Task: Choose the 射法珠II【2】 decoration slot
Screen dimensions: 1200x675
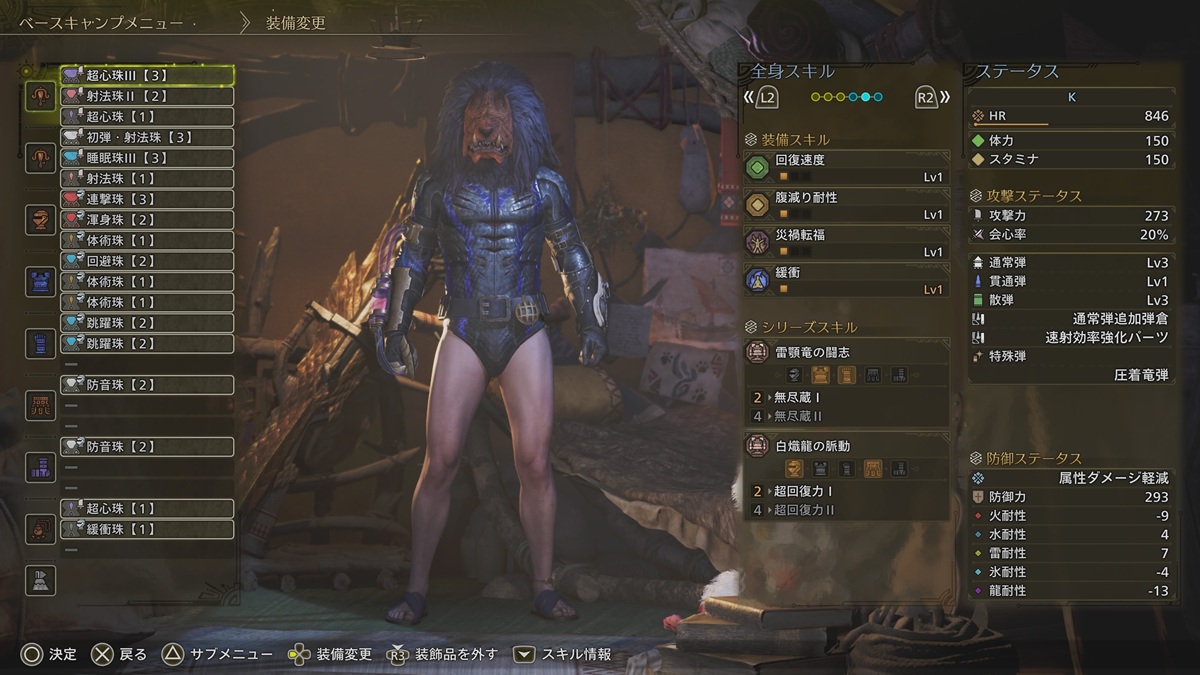Action: 147,96
